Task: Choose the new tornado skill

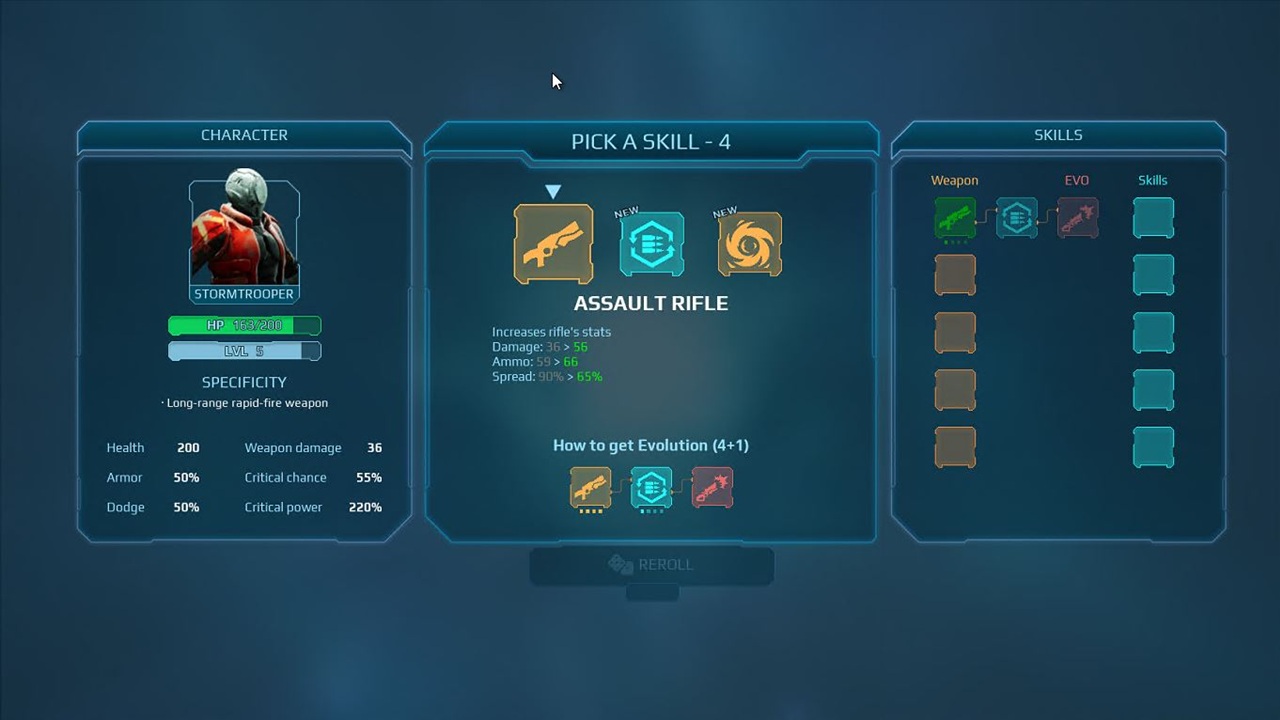Action: (x=749, y=243)
